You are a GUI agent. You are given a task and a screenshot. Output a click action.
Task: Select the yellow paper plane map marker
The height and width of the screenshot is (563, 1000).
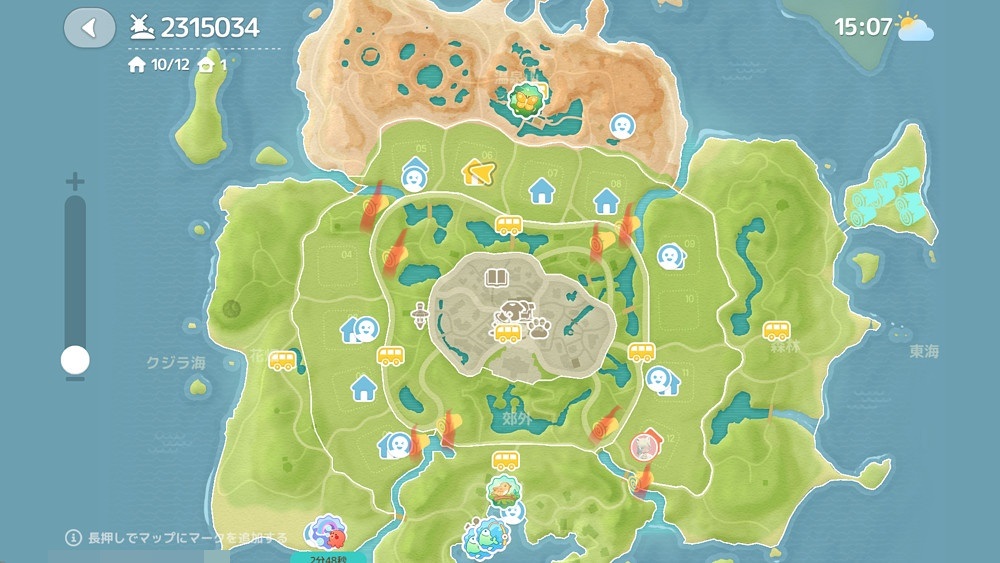point(479,173)
